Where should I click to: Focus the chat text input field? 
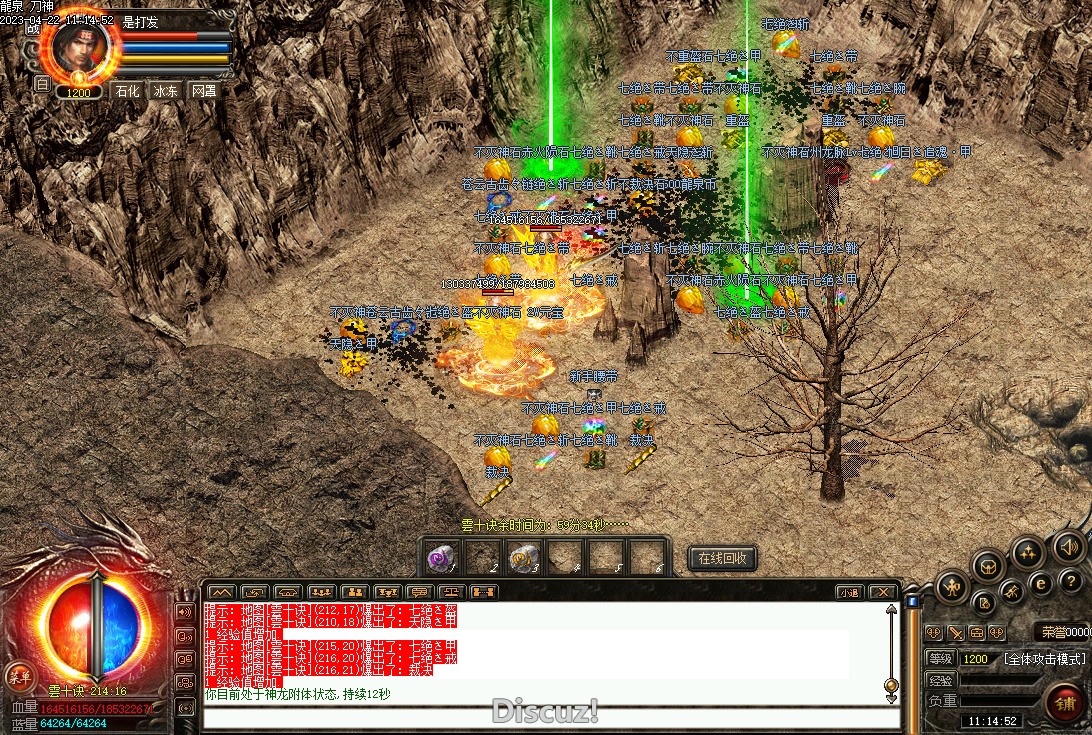540,716
